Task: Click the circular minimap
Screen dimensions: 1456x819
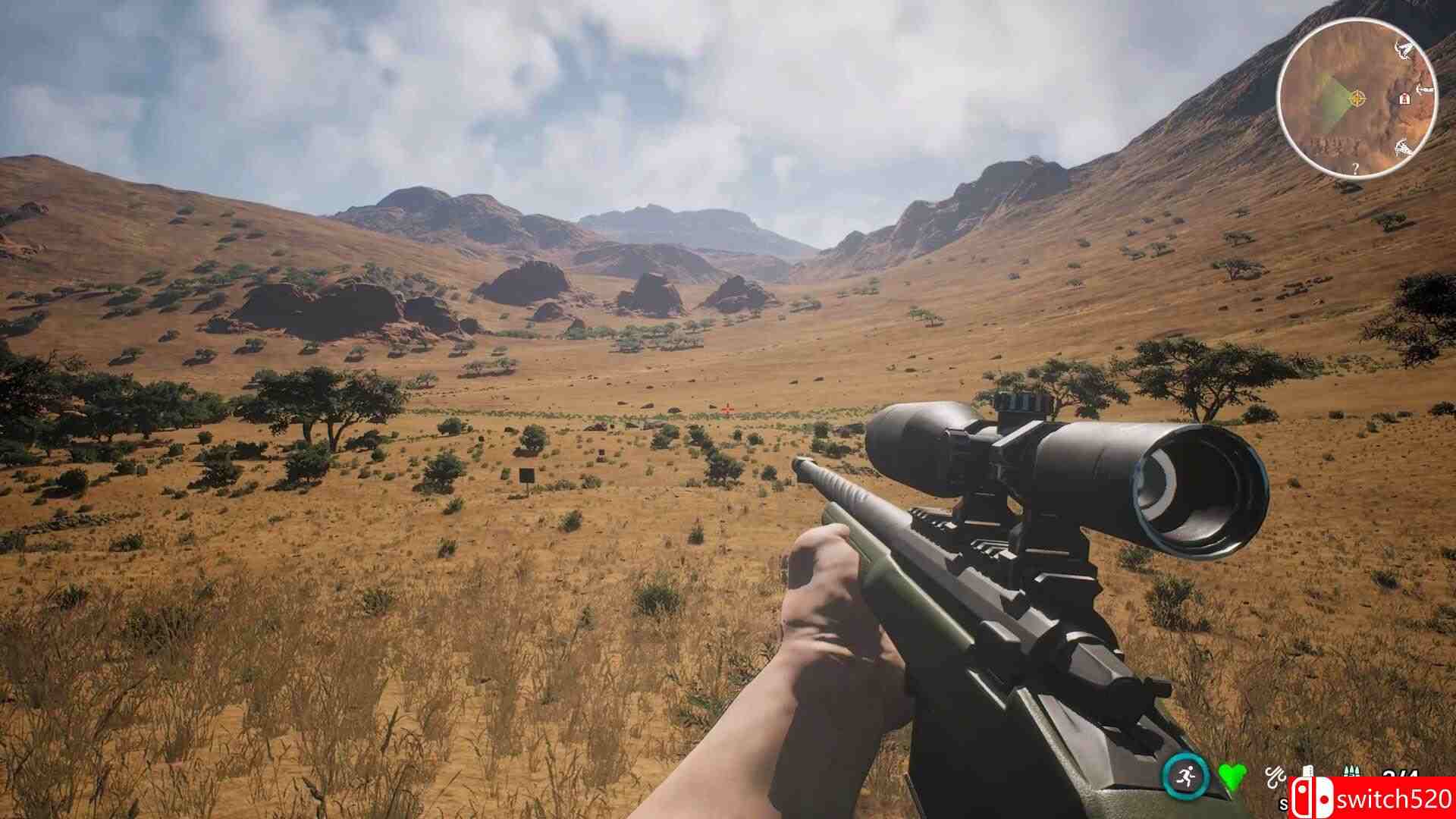Action: (x=1357, y=99)
